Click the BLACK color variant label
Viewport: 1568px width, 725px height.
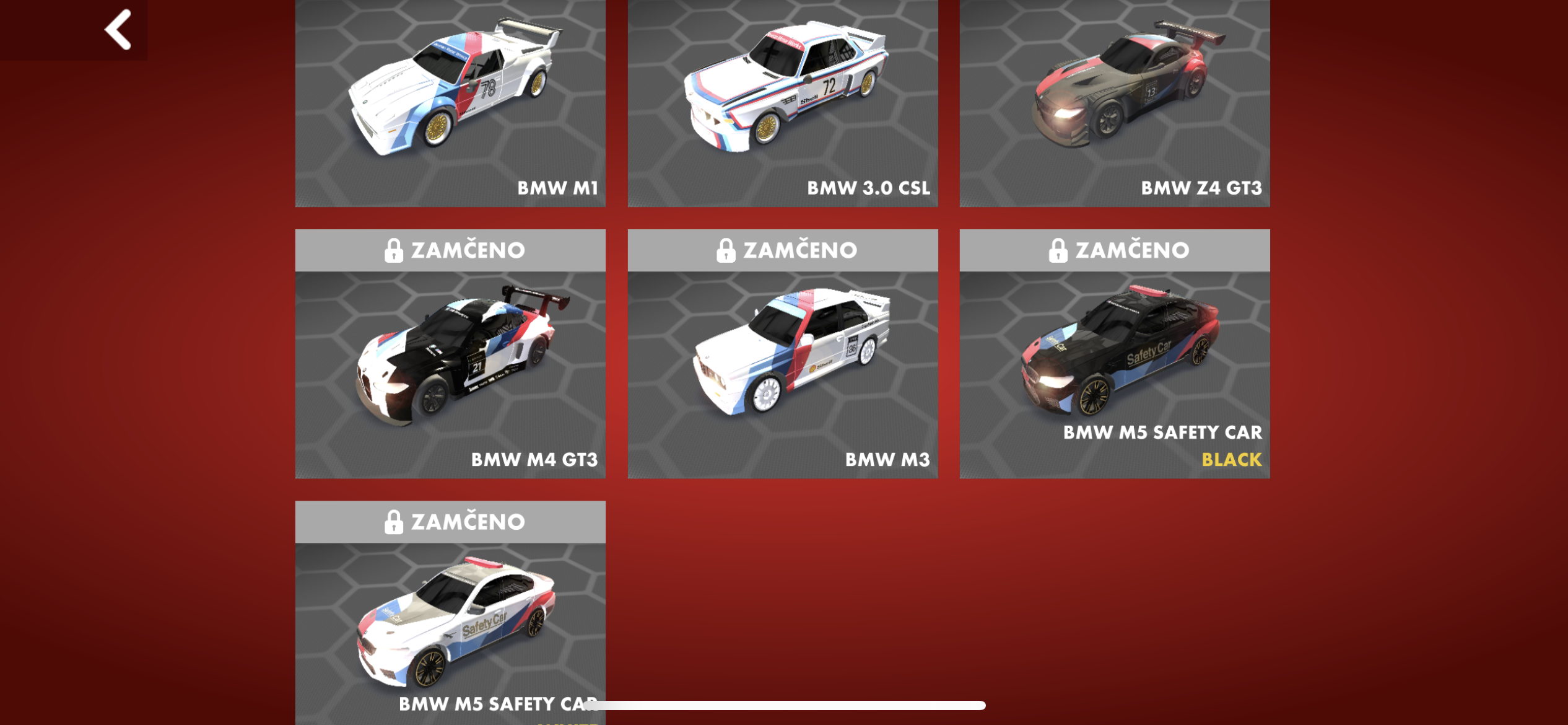click(x=1231, y=460)
